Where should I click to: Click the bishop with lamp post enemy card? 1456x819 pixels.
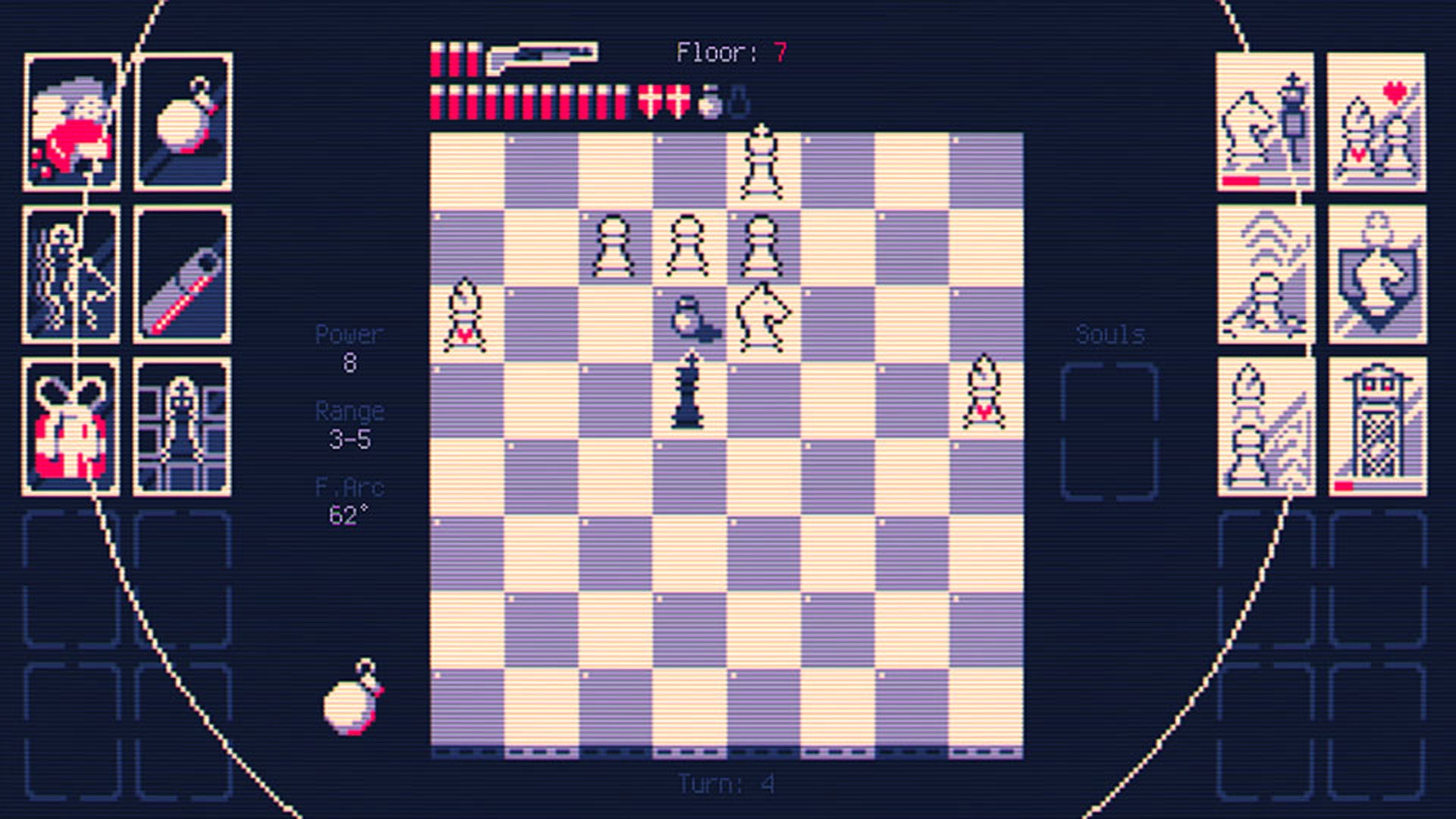coord(1263,121)
